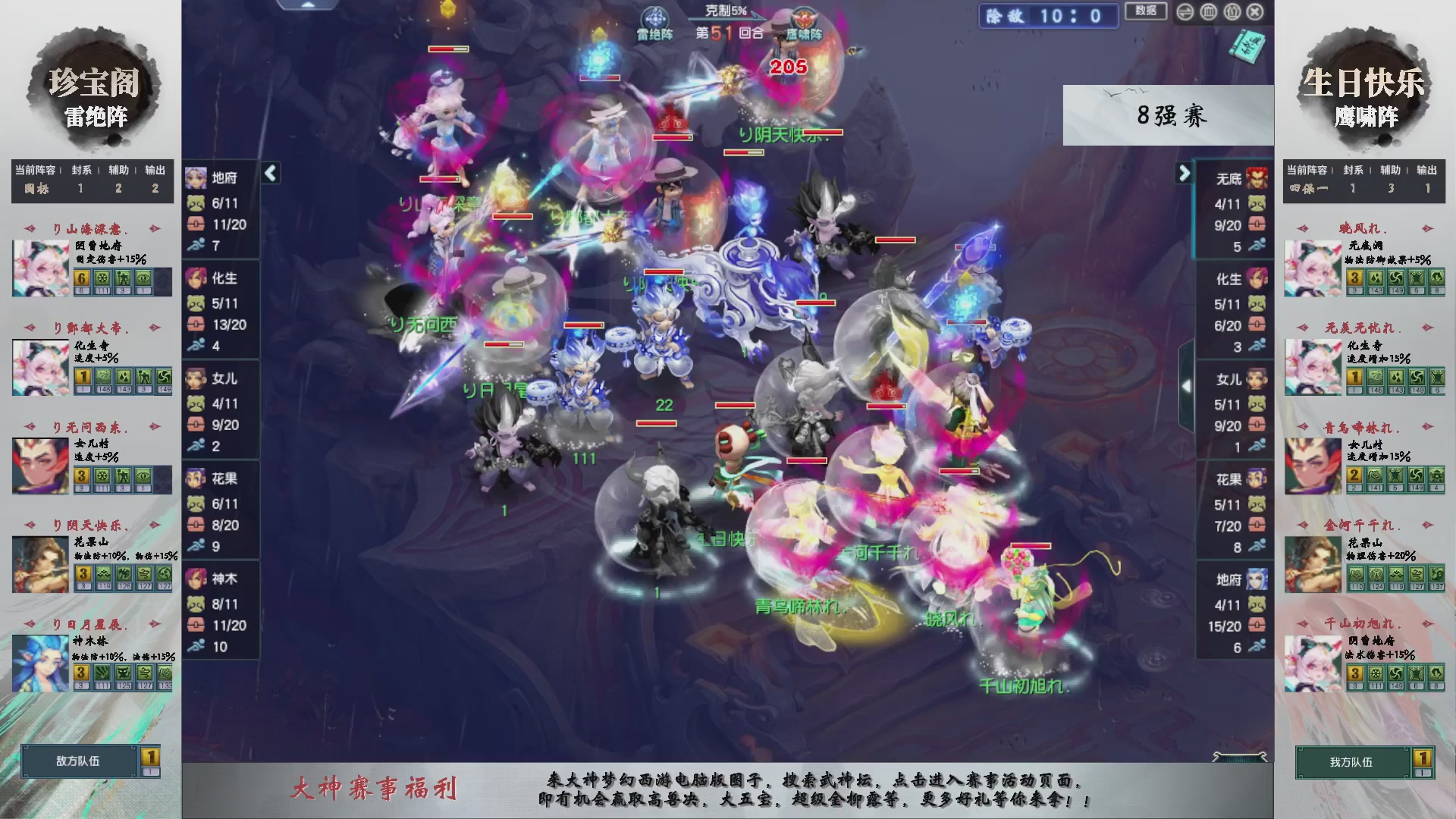
Task: Expand the middle-right panel chevron
Action: (1187, 384)
